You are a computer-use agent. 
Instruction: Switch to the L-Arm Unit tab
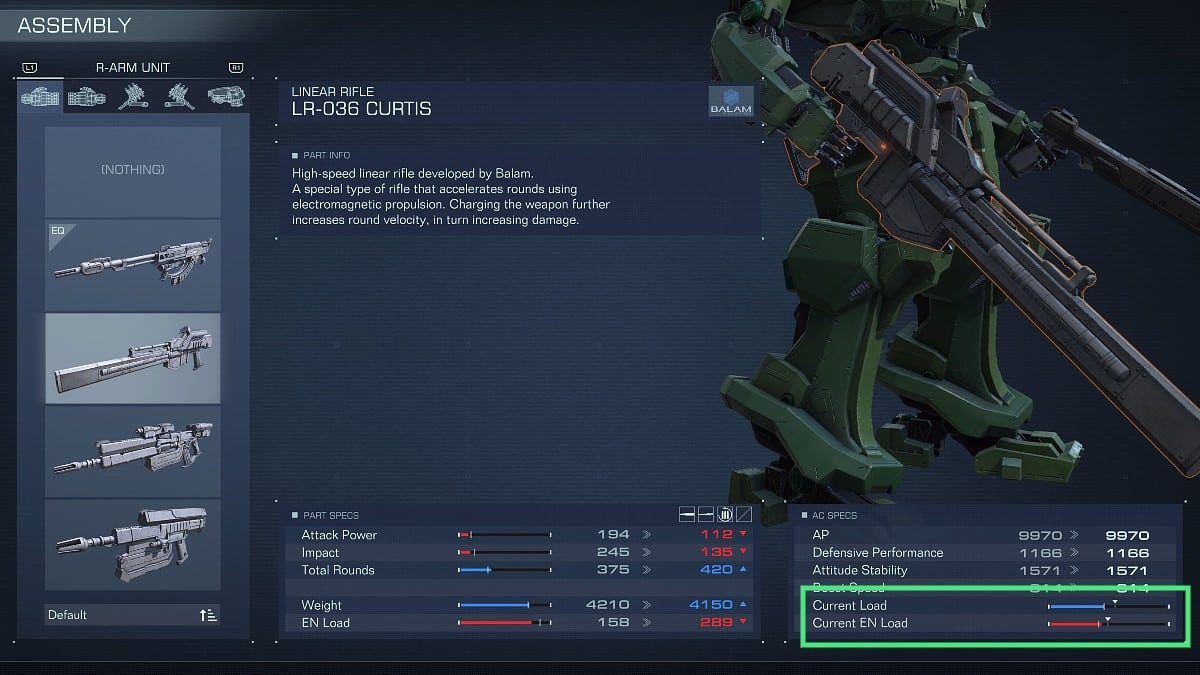87,97
